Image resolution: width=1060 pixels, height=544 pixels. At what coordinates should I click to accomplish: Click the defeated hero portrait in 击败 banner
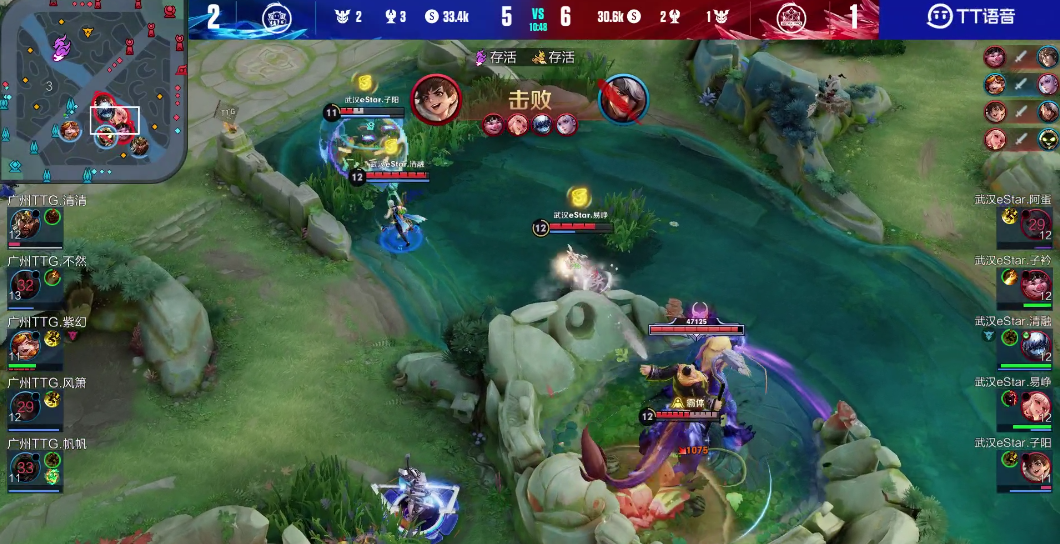point(624,99)
